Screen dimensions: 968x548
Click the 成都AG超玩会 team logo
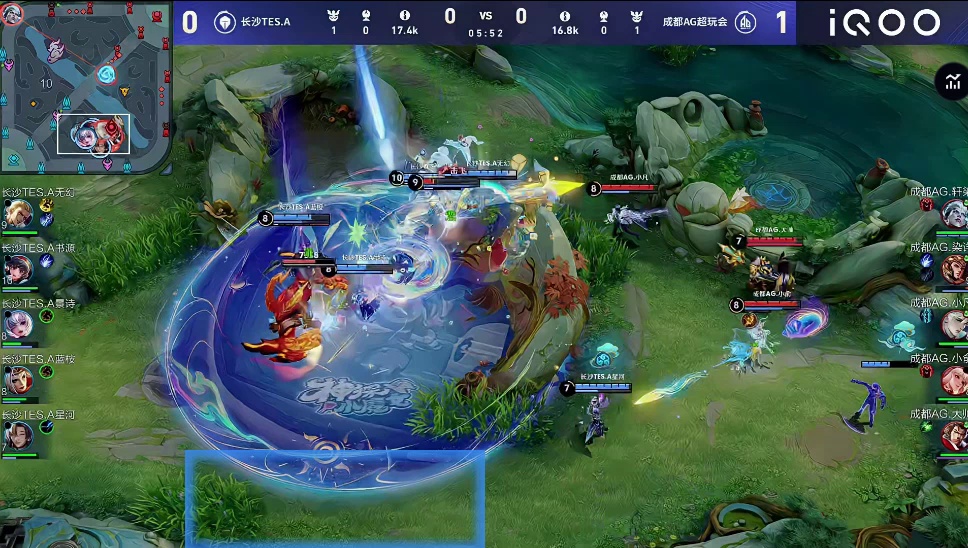click(x=745, y=22)
